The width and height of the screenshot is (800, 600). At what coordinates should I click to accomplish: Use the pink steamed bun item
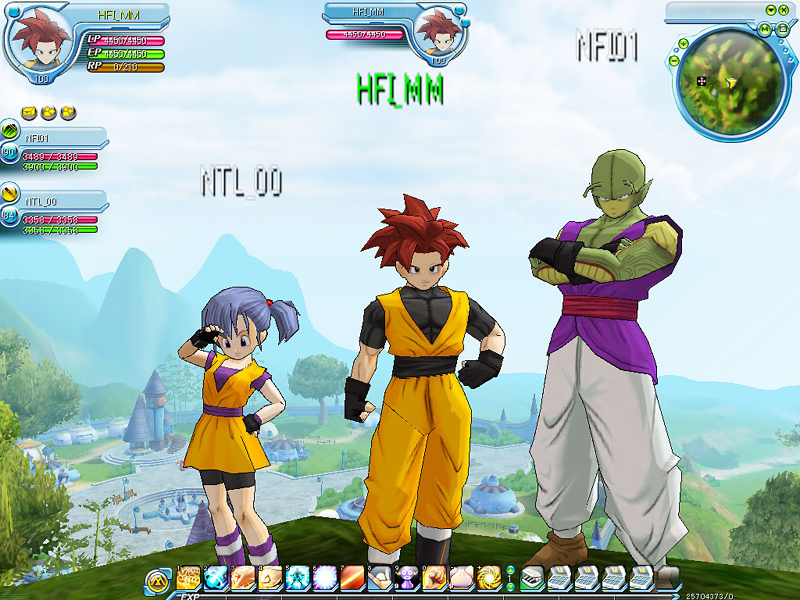click(x=461, y=577)
